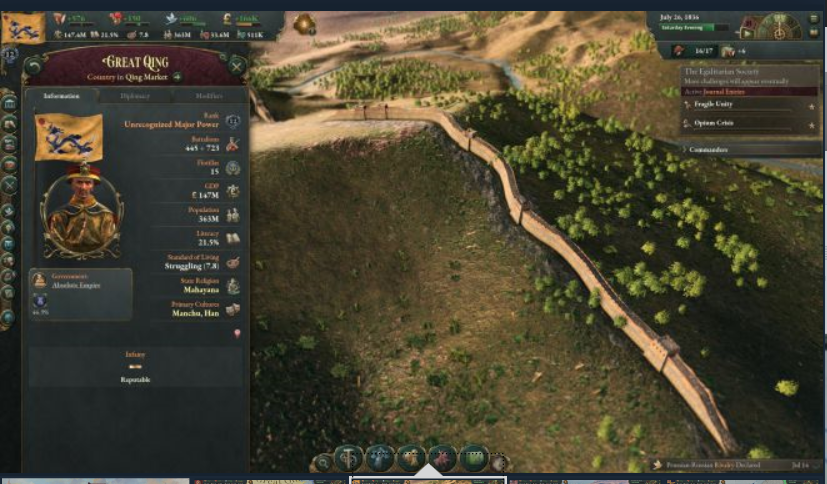Follow the Qing Market link arrow
Screen dimensions: 827x484
point(177,75)
